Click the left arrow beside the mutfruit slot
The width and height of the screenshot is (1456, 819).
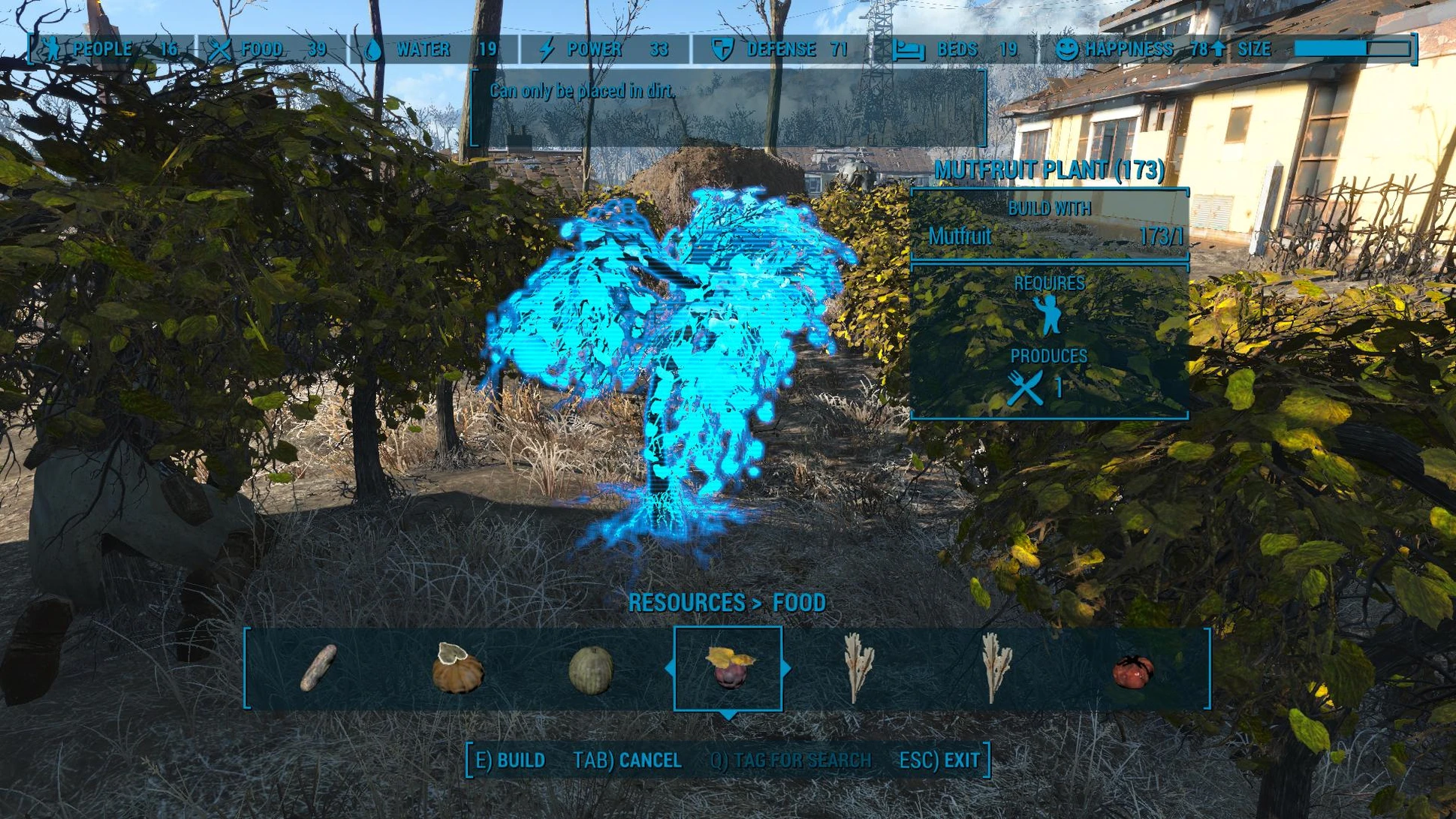669,667
